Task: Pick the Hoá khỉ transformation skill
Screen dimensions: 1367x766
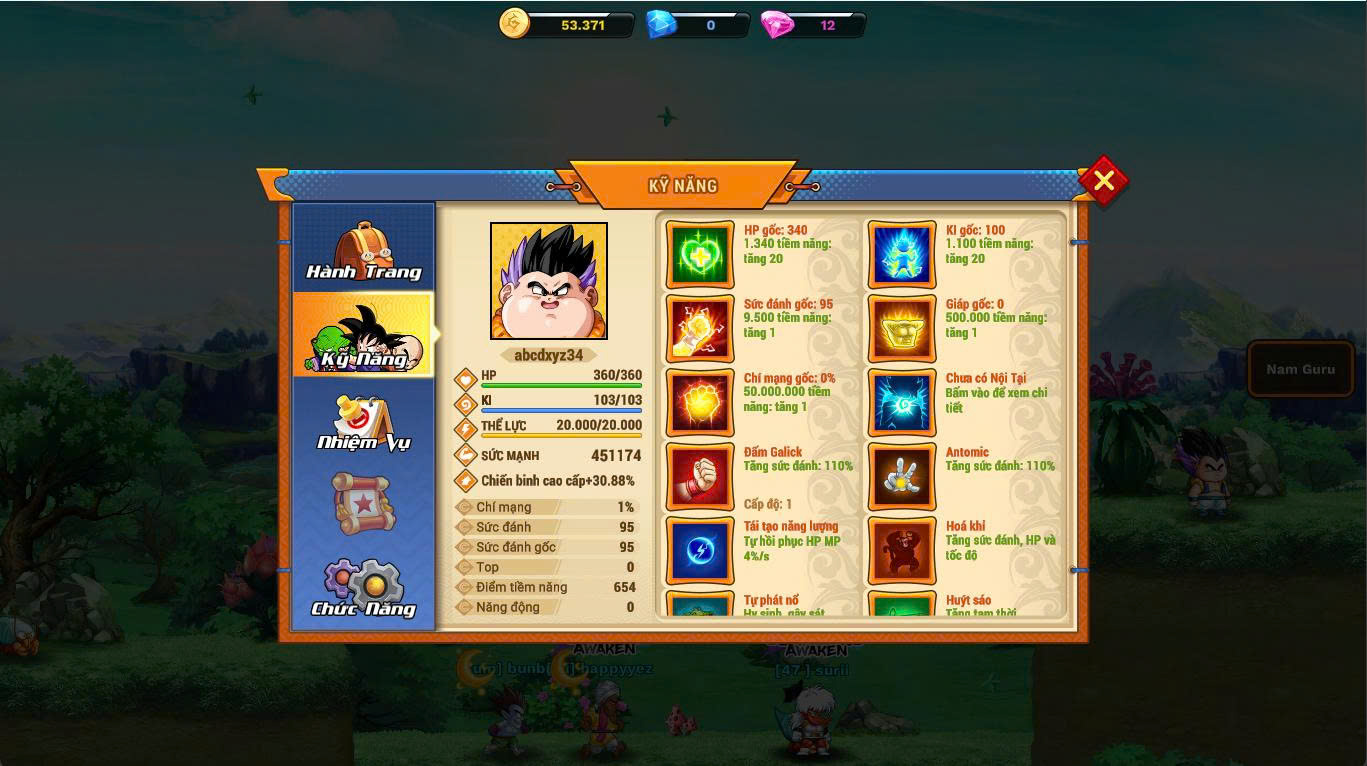Action: pos(902,550)
